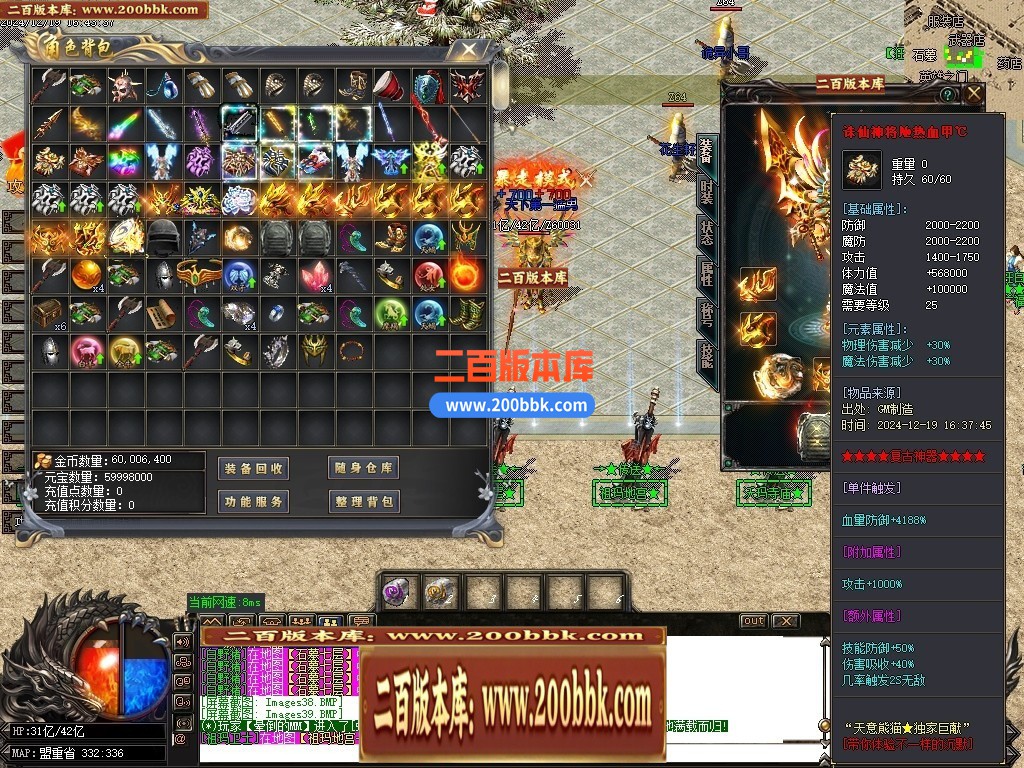The height and width of the screenshot is (768, 1024).
Task: Close the character equipment panel
Action: (x=972, y=95)
